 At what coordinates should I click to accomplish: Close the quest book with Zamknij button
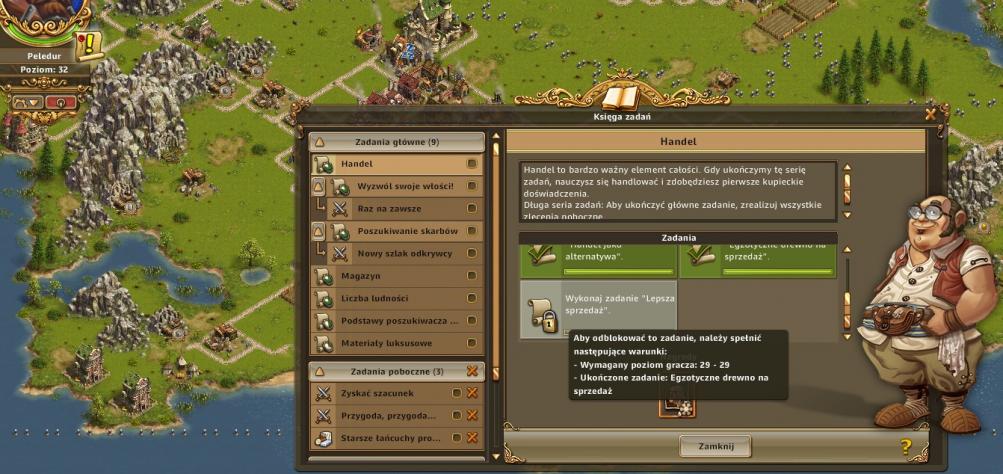click(x=714, y=446)
